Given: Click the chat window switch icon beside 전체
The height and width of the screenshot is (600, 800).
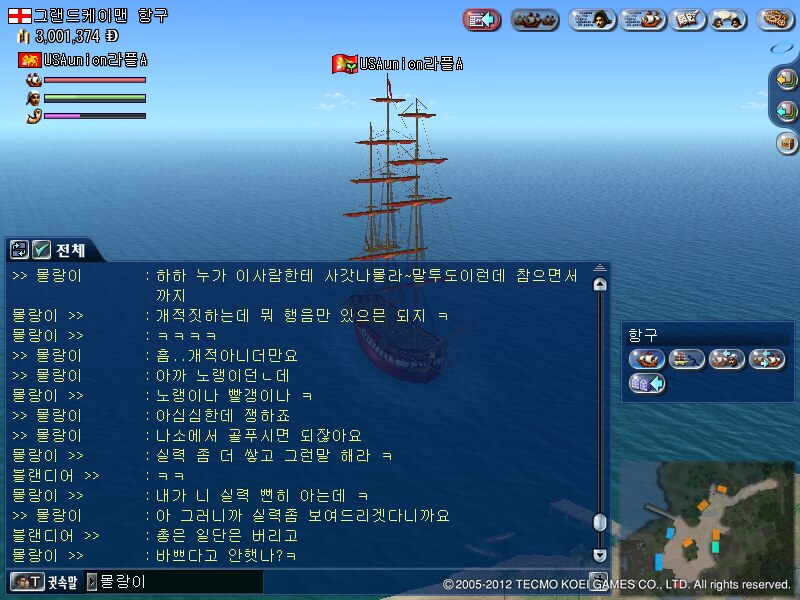Looking at the screenshot, I should 19,249.
